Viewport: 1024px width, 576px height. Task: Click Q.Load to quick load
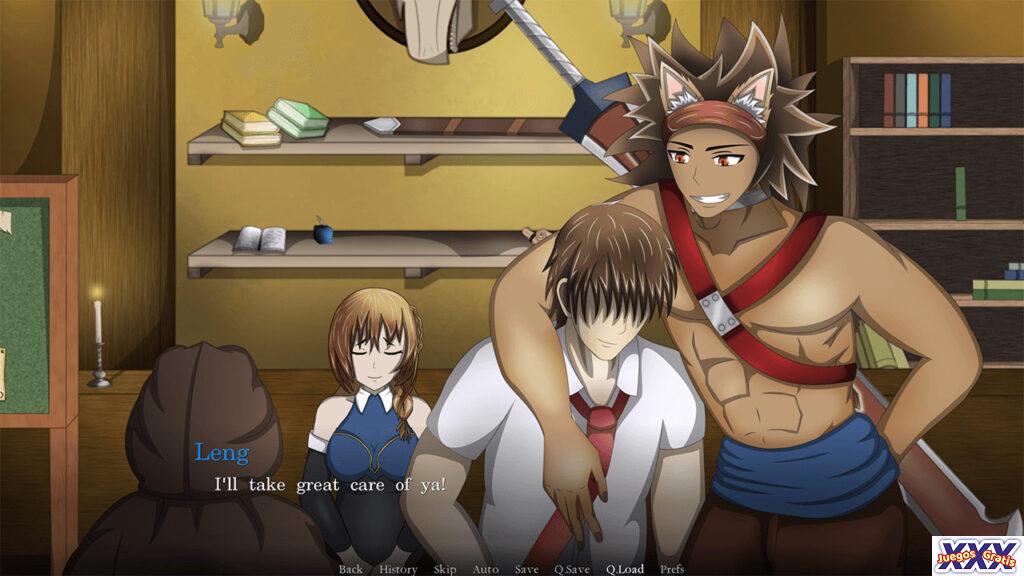point(624,569)
